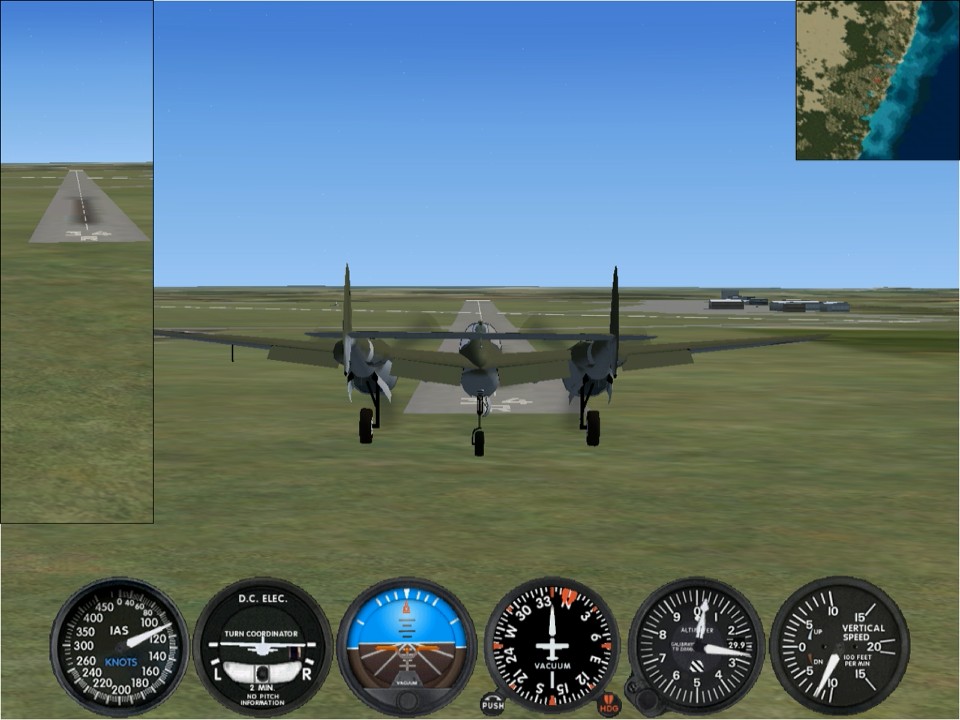960x720 pixels.
Task: Turn the orange HDG bug knob
Action: click(609, 705)
